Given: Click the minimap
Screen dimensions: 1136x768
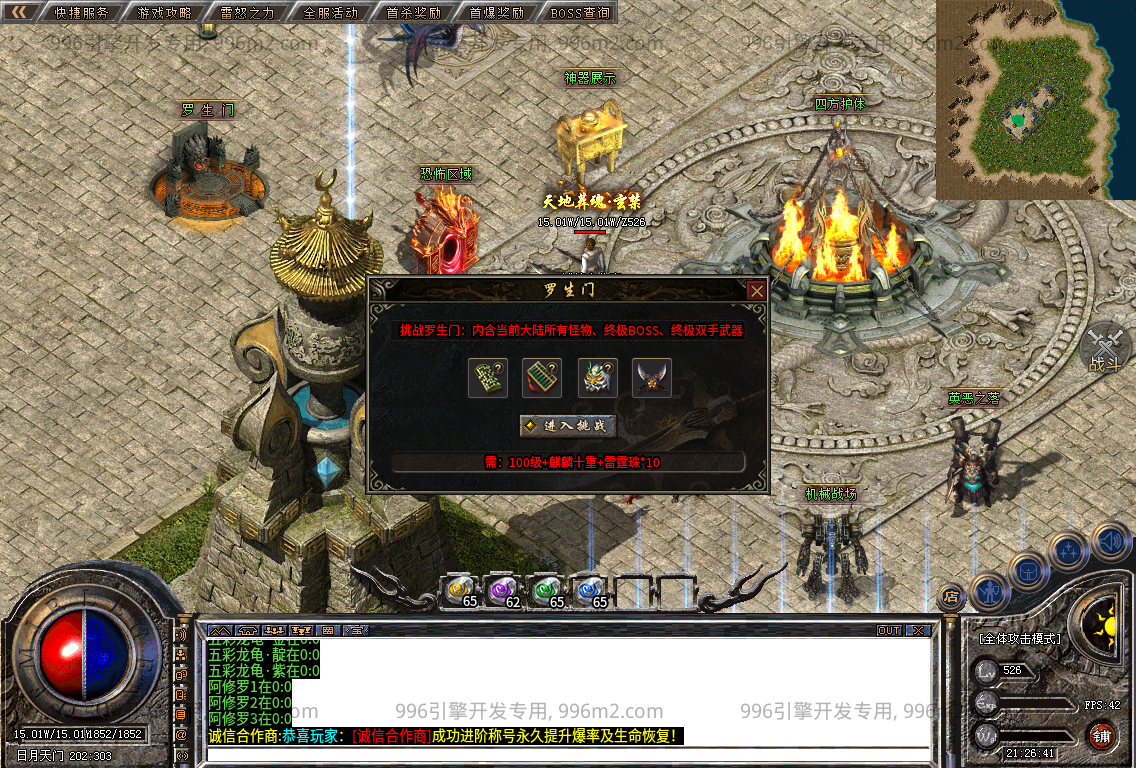Looking at the screenshot, I should (1022, 100).
